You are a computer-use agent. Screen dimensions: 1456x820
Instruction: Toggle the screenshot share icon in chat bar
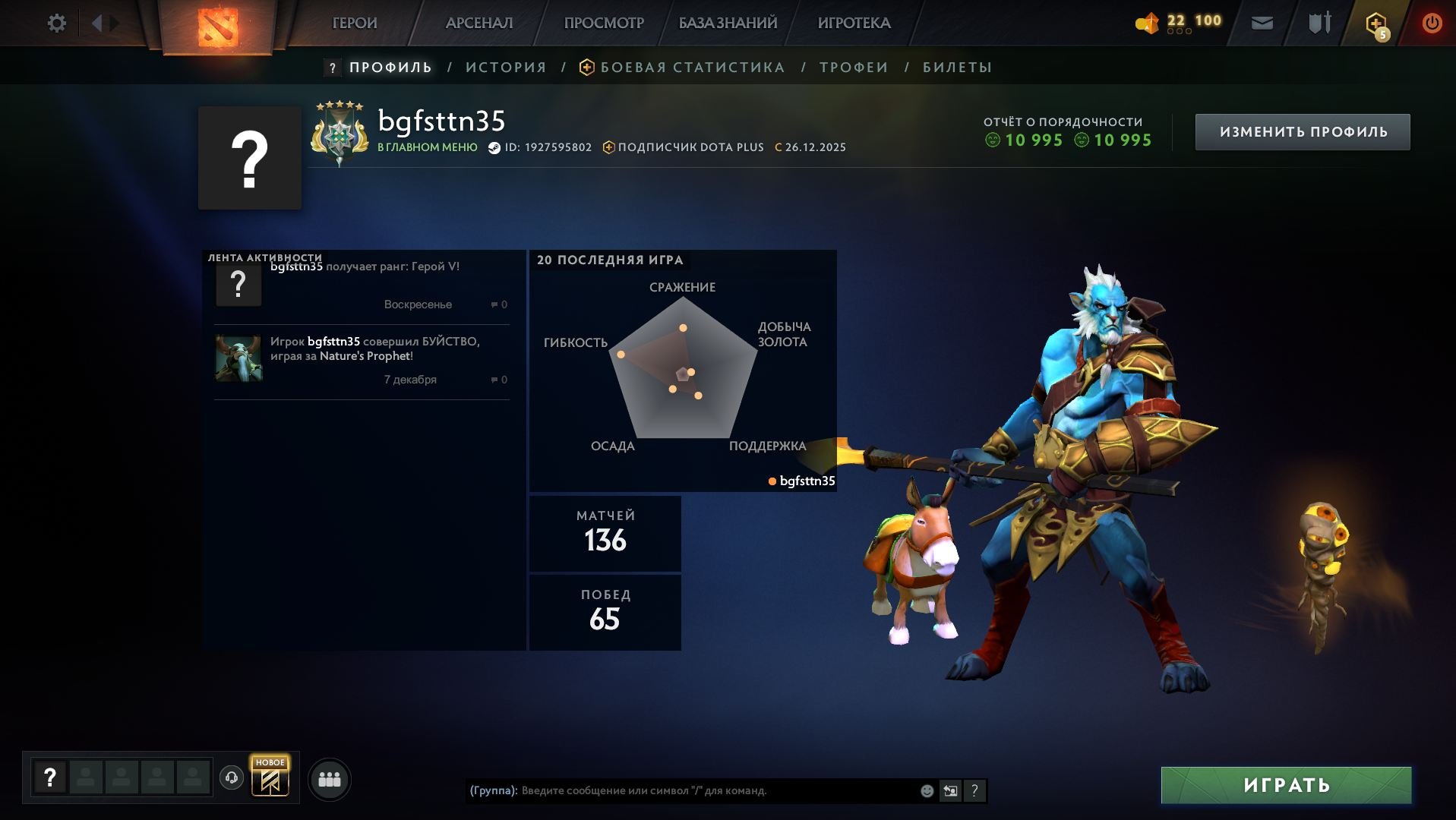point(950,790)
